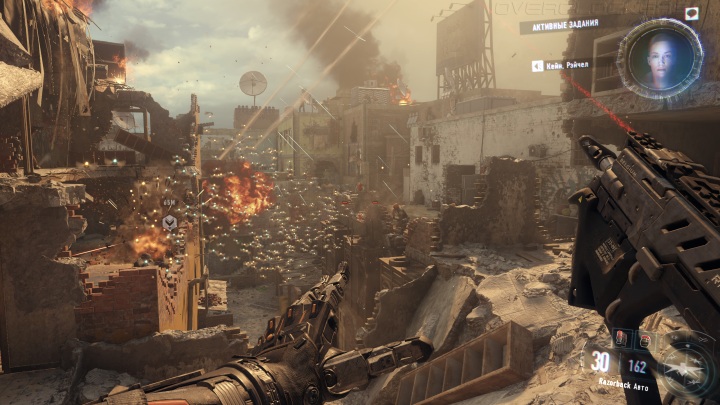Open the red speech bubble chat icon
Image resolution: width=720 pixels, height=405 pixels.
pyautogui.click(x=692, y=13)
